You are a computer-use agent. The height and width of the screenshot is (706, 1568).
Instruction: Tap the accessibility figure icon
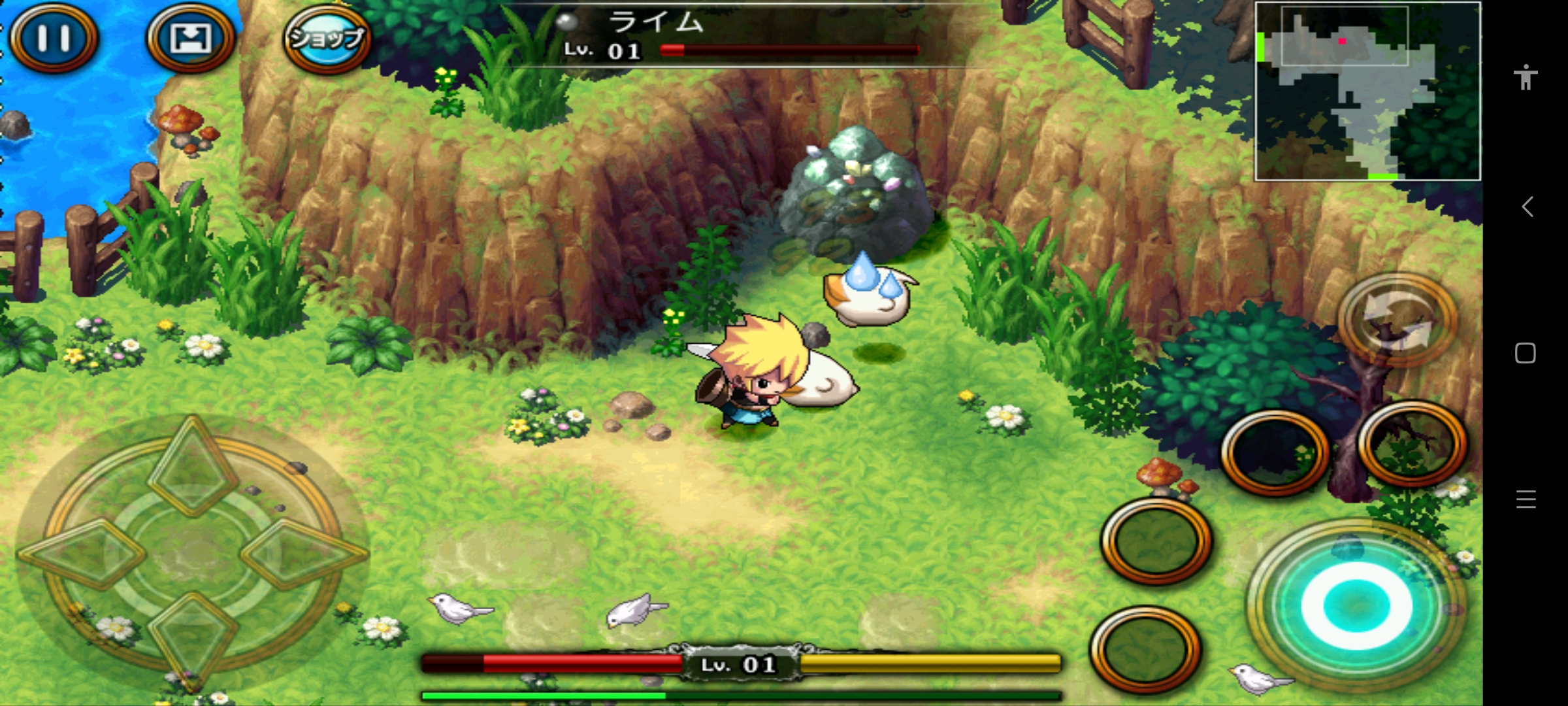point(1526,77)
